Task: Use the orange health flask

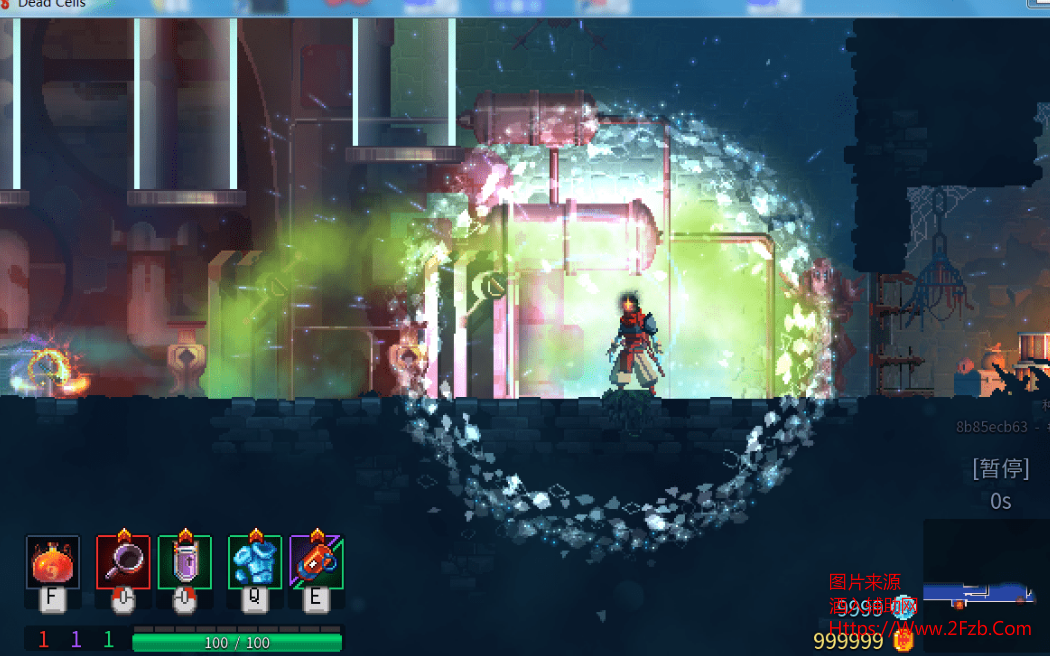Action: 52,563
